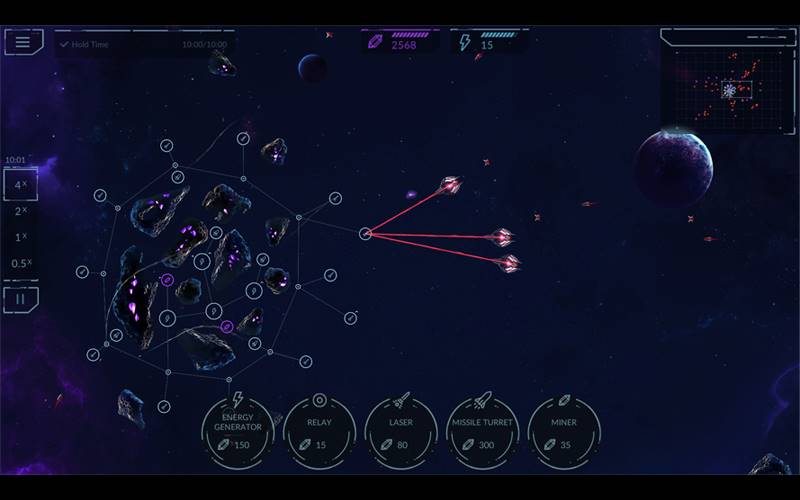Set game speed to 1x
Viewport: 800px width, 500px height.
pyautogui.click(x=21, y=237)
